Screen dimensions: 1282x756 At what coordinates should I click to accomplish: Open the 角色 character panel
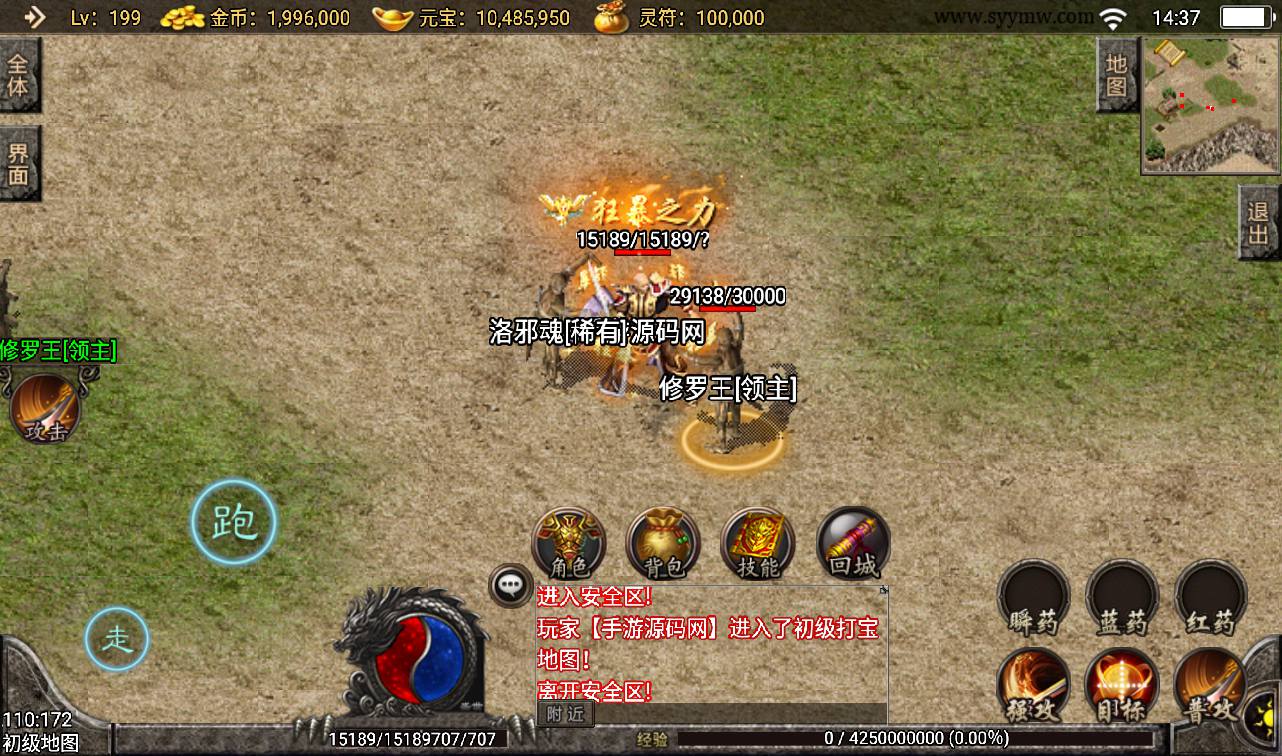(x=568, y=544)
